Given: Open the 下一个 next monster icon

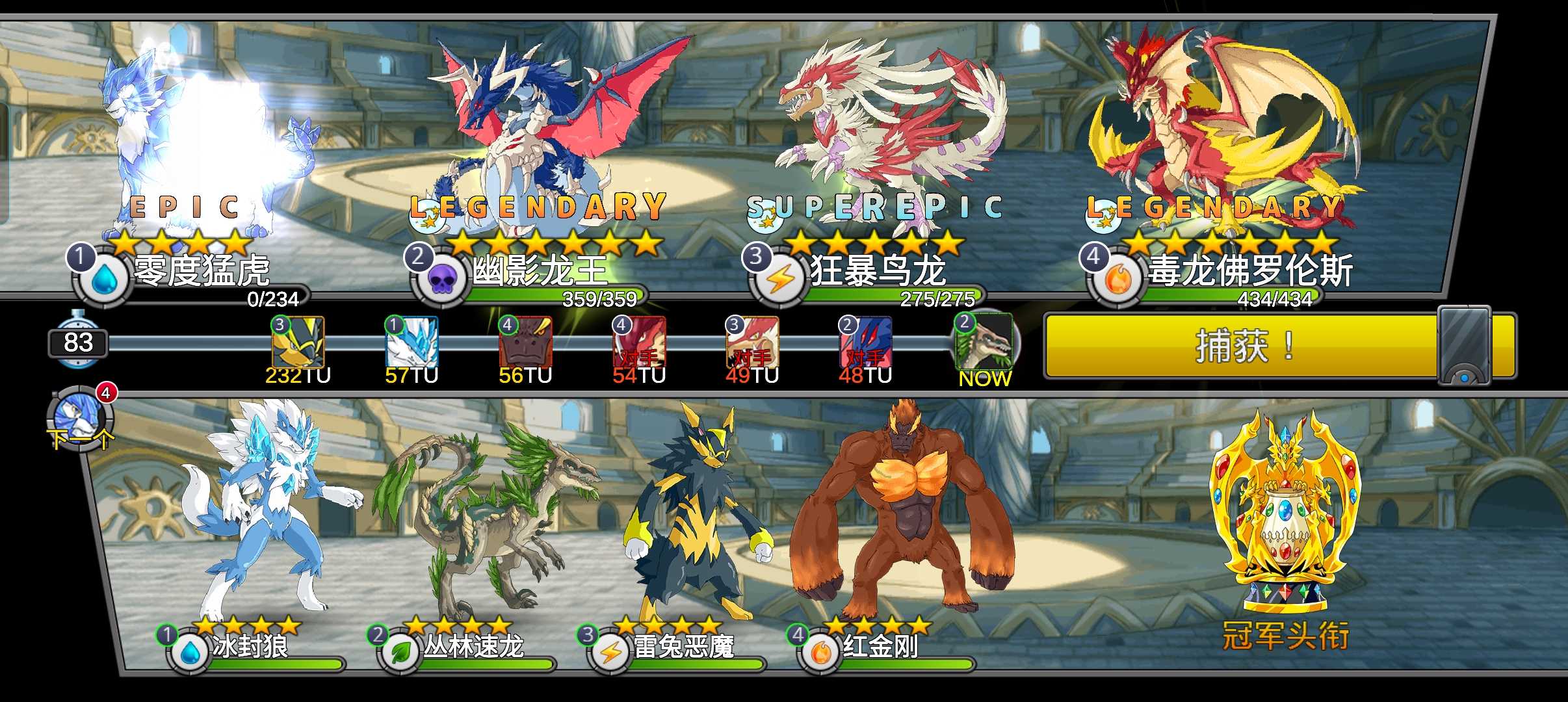Looking at the screenshot, I should click(x=79, y=419).
